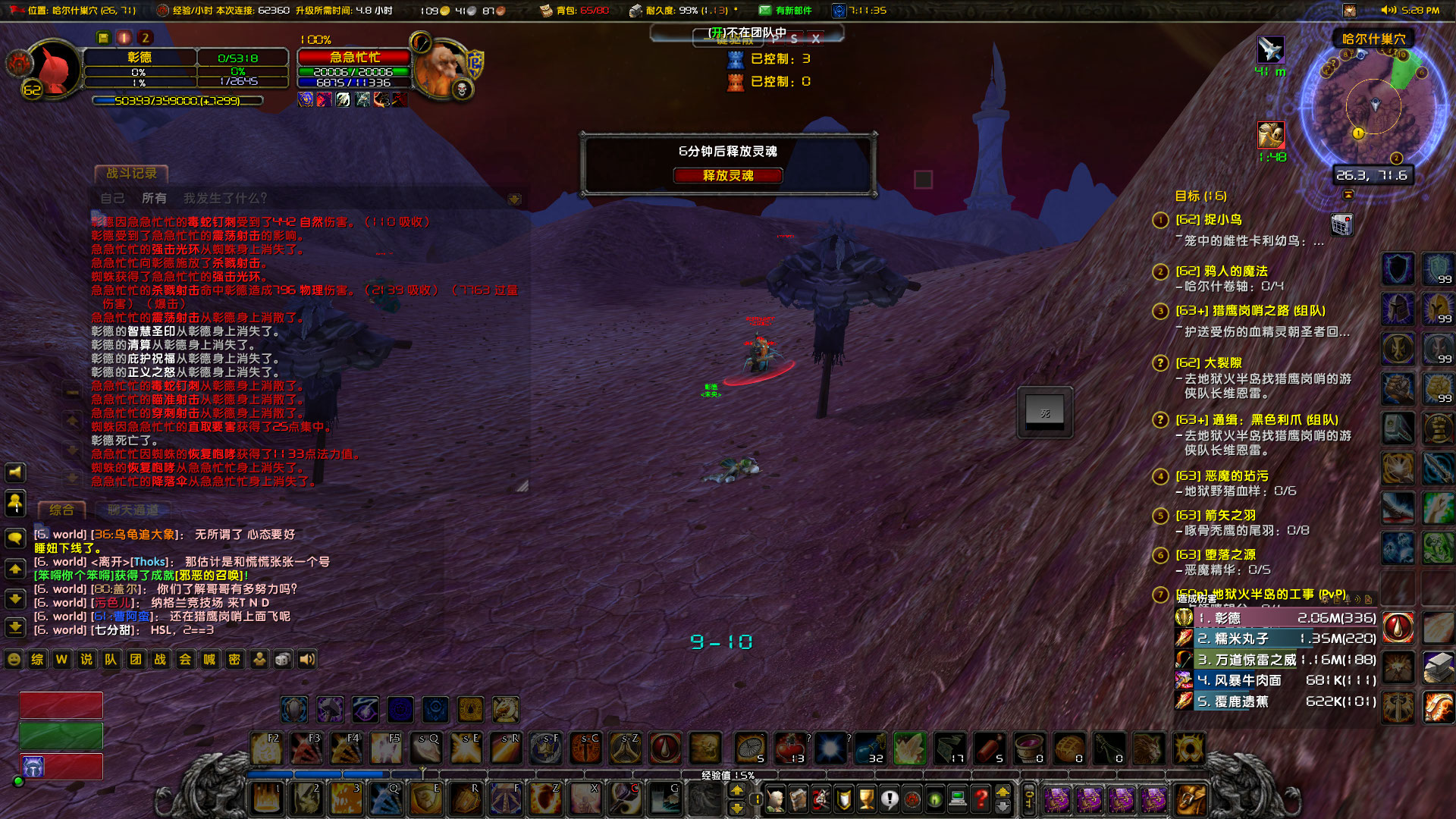Toggle the speaker icon at the chat bar end
Image resolution: width=1456 pixels, height=819 pixels.
tap(306, 660)
